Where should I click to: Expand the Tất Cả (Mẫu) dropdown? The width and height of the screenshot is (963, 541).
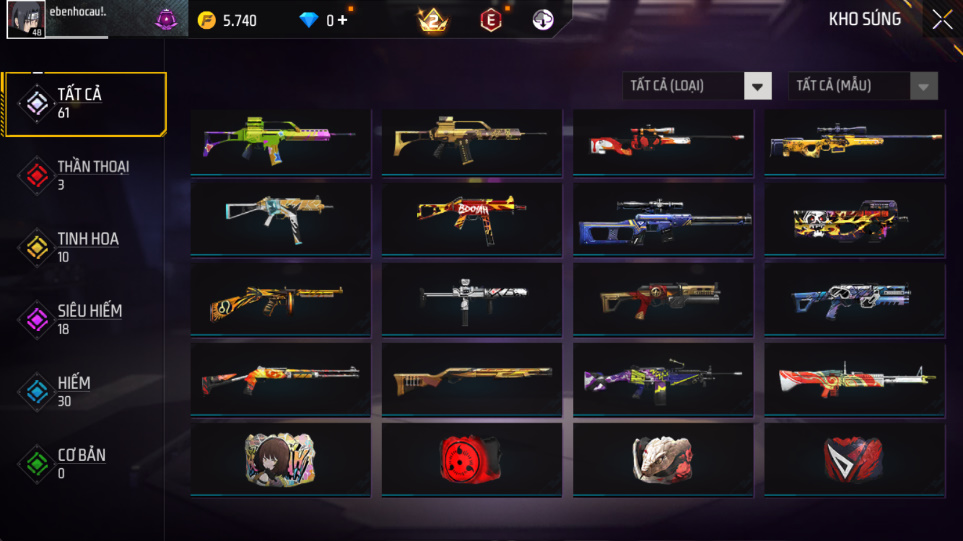pyautogui.click(x=863, y=86)
